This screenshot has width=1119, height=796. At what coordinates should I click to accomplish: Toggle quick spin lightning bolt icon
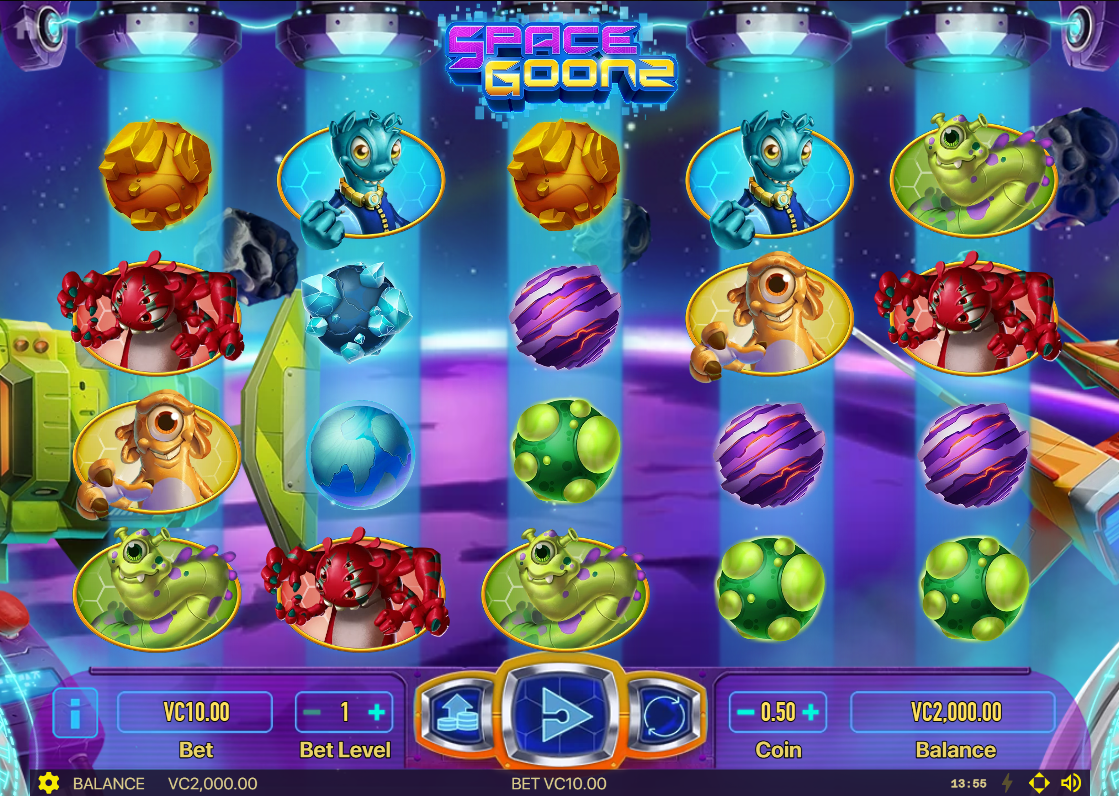coord(1007,783)
